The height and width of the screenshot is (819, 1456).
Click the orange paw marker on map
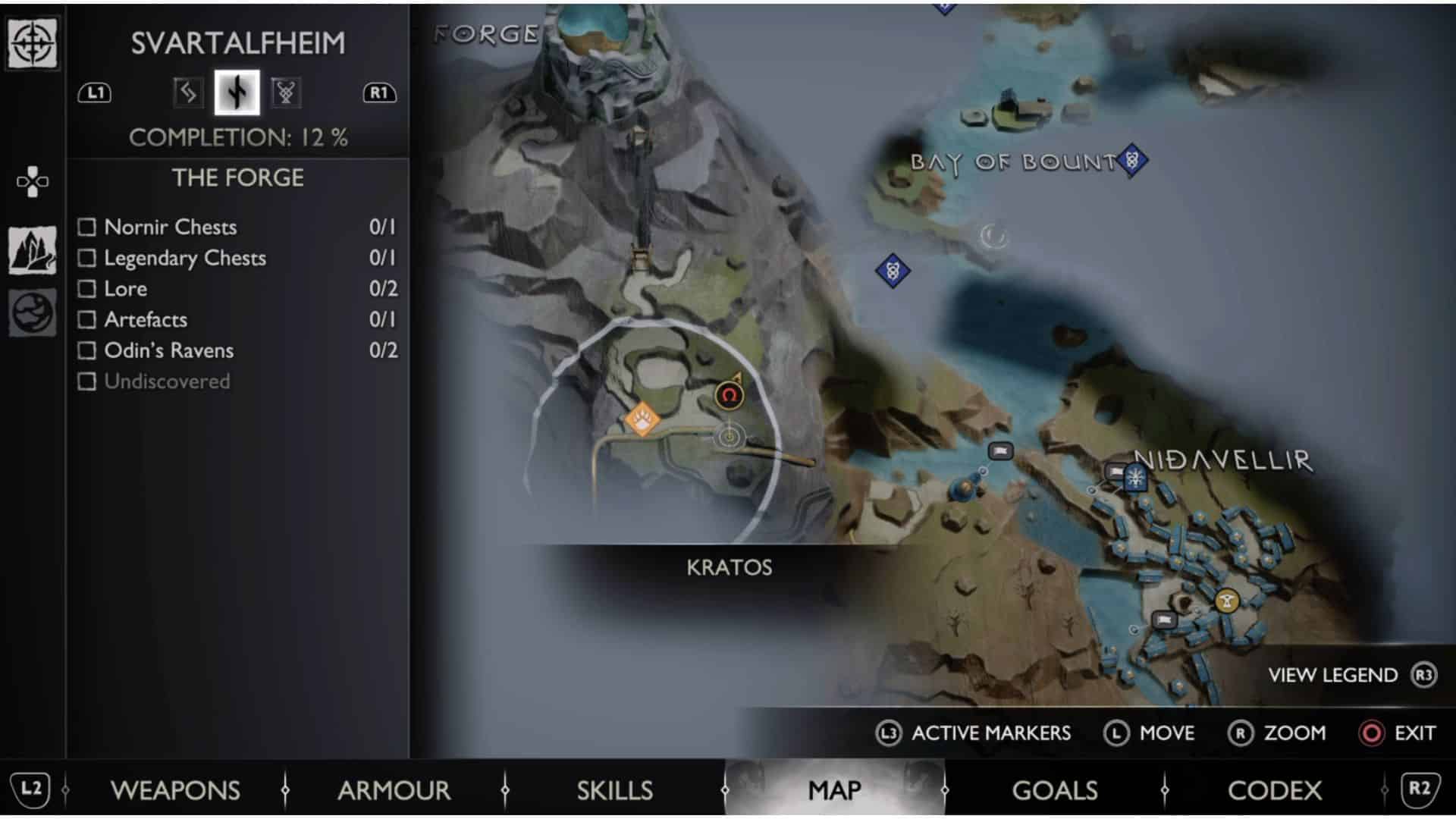click(642, 419)
